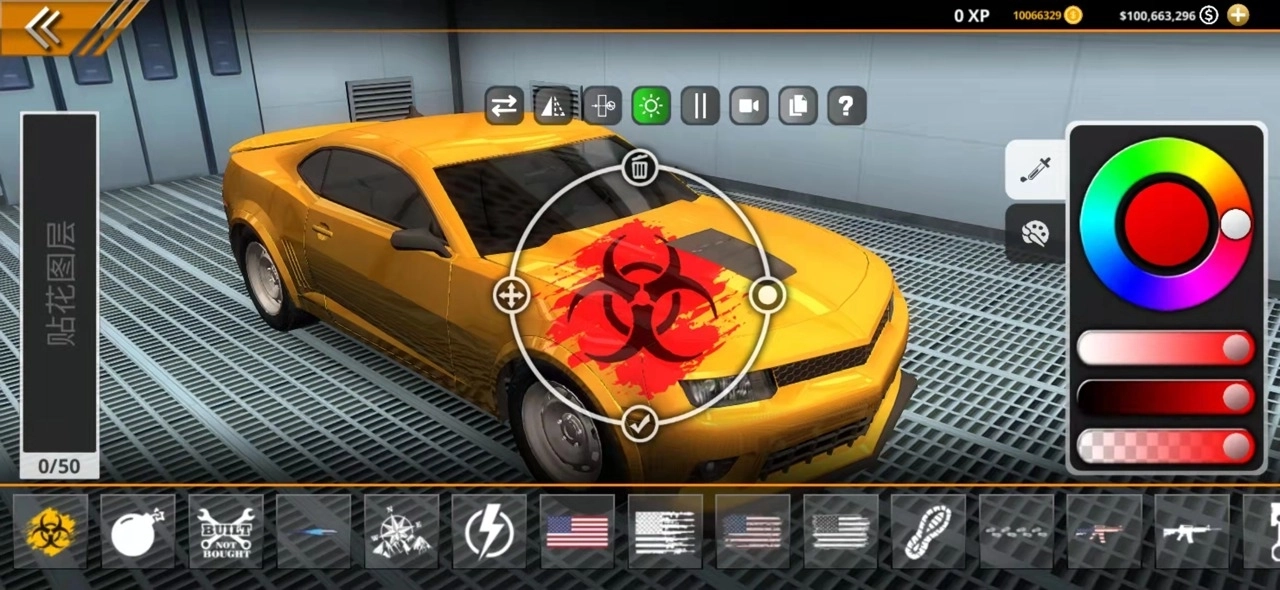1280x590 pixels.
Task: Switch to the eyedropper color tab
Action: [1034, 171]
